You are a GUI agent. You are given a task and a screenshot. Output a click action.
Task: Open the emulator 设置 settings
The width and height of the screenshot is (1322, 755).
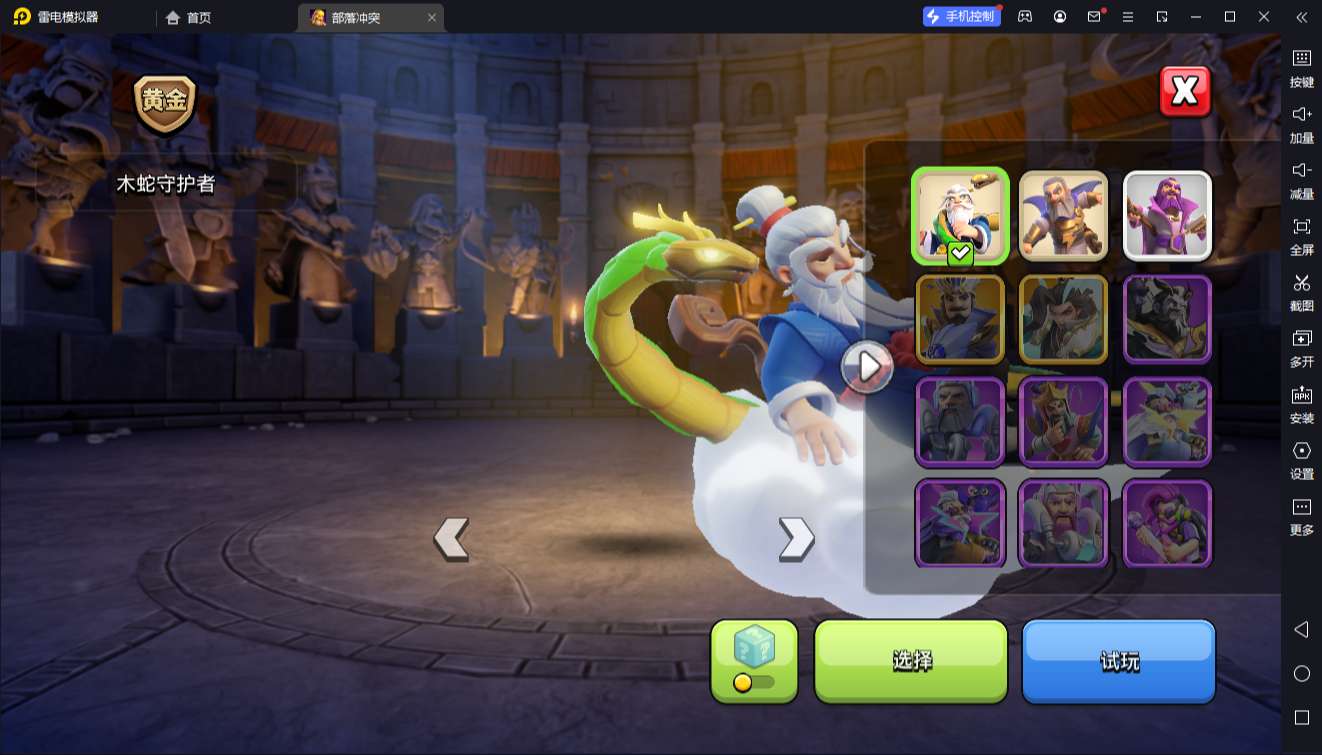(x=1301, y=460)
